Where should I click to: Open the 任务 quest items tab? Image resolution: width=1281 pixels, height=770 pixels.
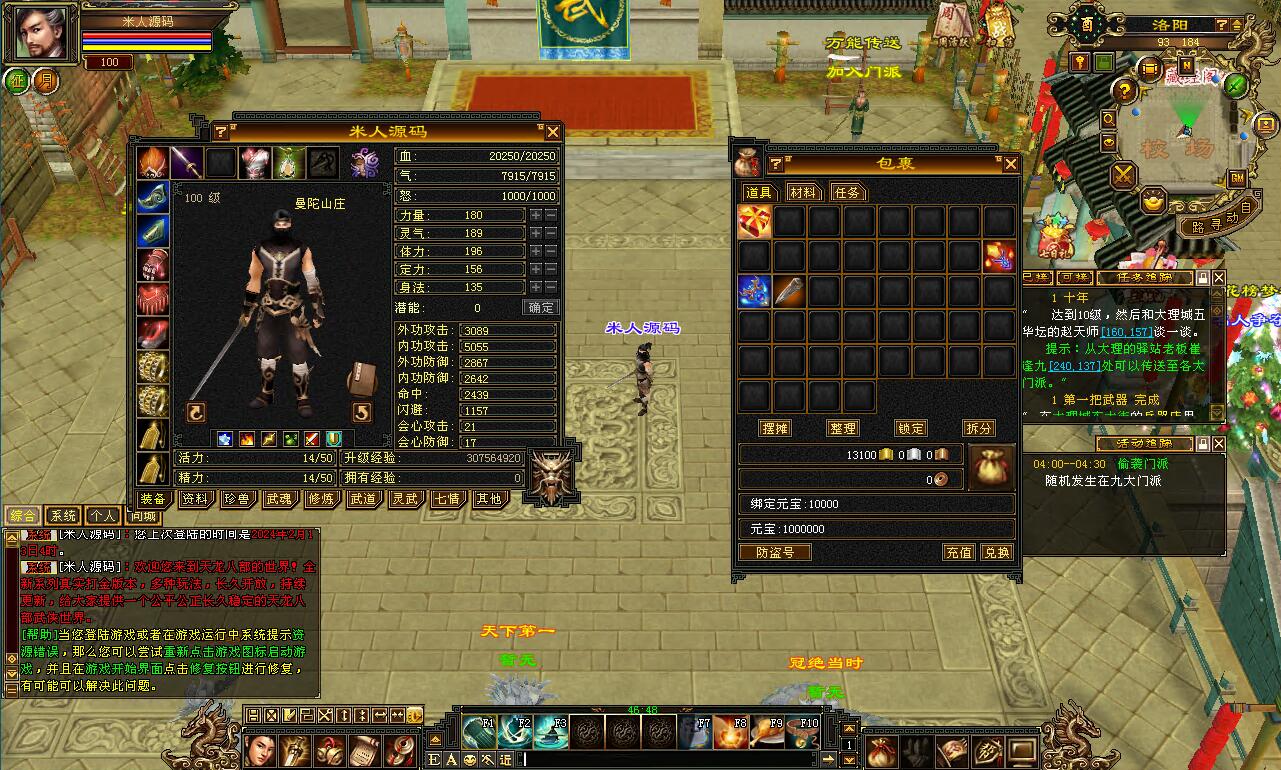pyautogui.click(x=846, y=192)
